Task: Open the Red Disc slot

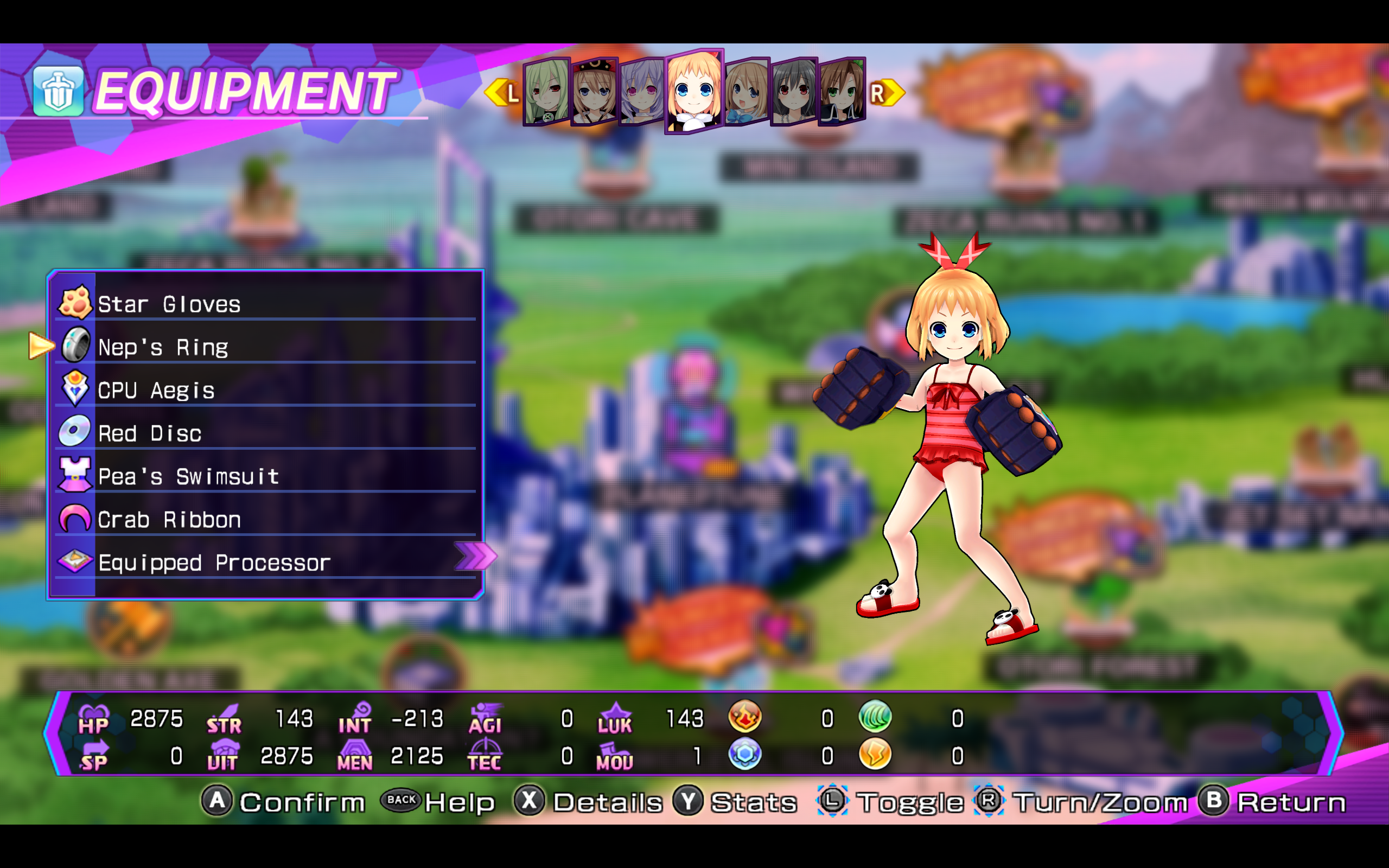Action: (x=265, y=433)
